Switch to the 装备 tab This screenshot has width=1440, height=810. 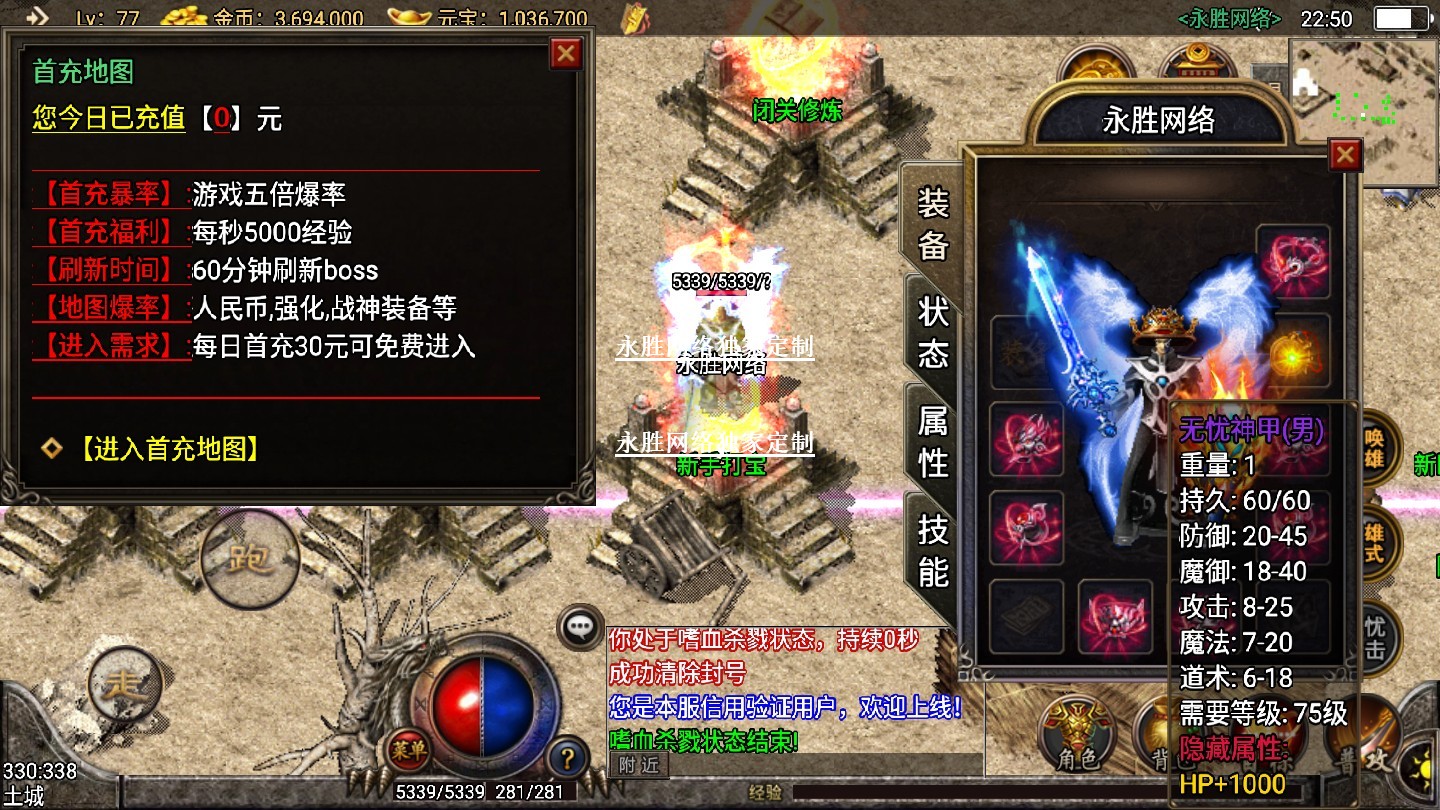tap(933, 224)
